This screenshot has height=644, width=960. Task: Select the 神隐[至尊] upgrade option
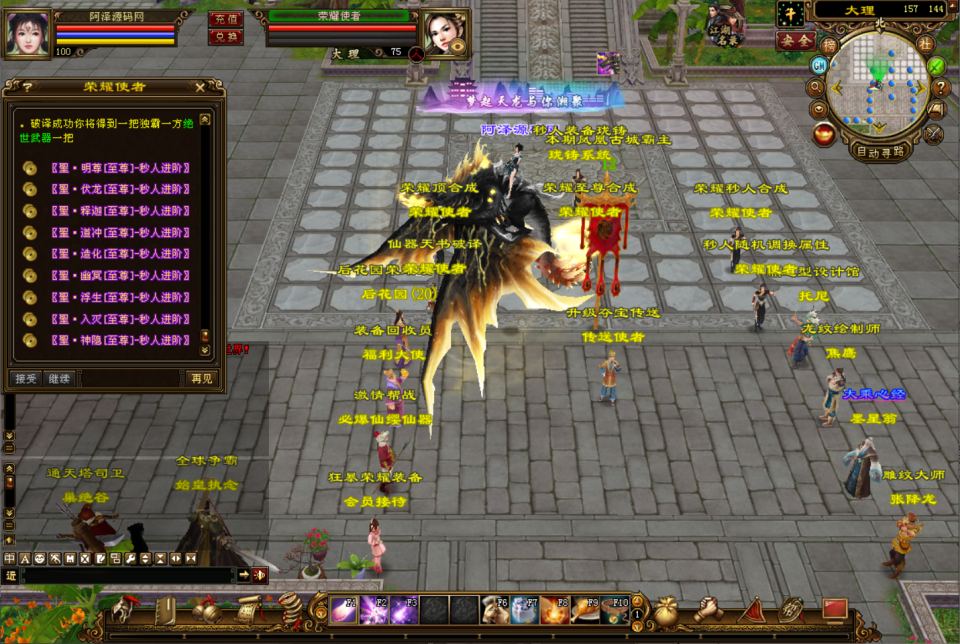click(108, 340)
